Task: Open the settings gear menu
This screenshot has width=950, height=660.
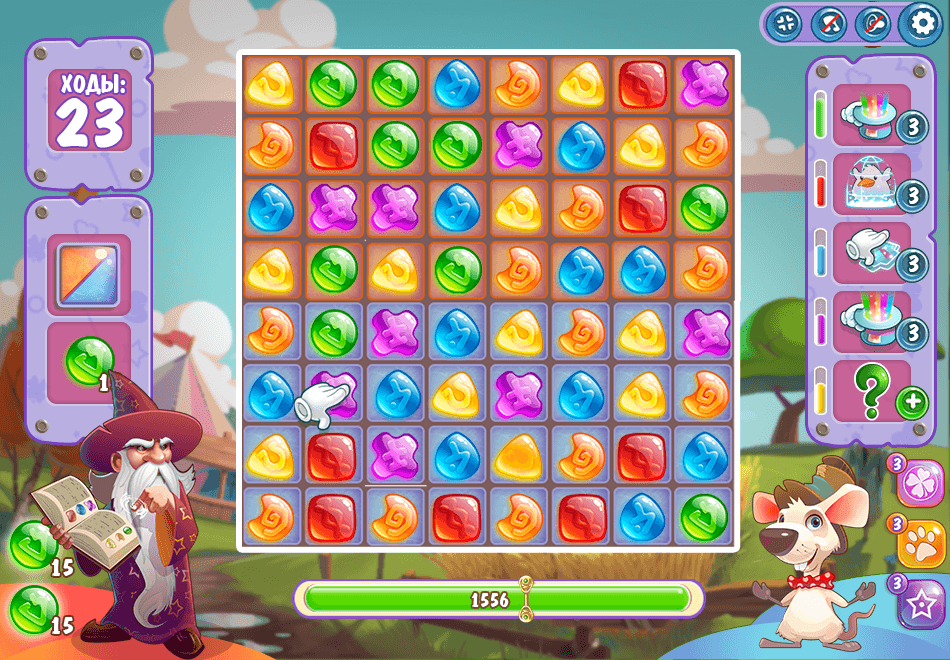Action: pyautogui.click(x=920, y=24)
